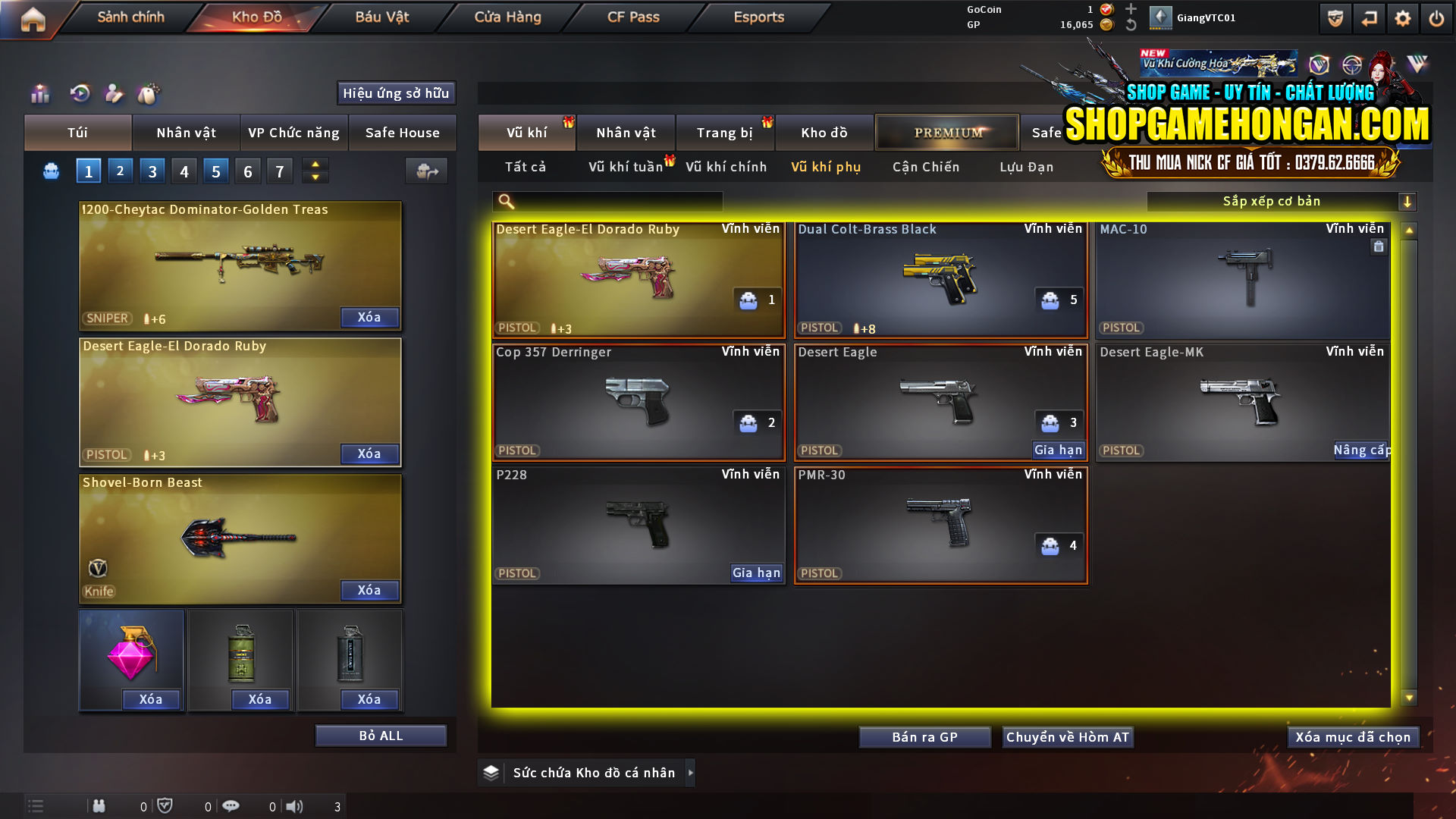1456x819 pixels.
Task: Toggle bag page 2
Action: coord(120,171)
